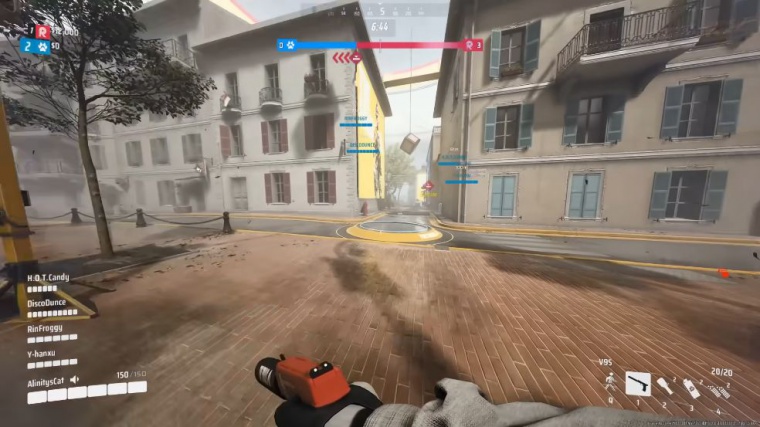Select the canister gadget in slot three
The height and width of the screenshot is (427, 760).
(691, 388)
